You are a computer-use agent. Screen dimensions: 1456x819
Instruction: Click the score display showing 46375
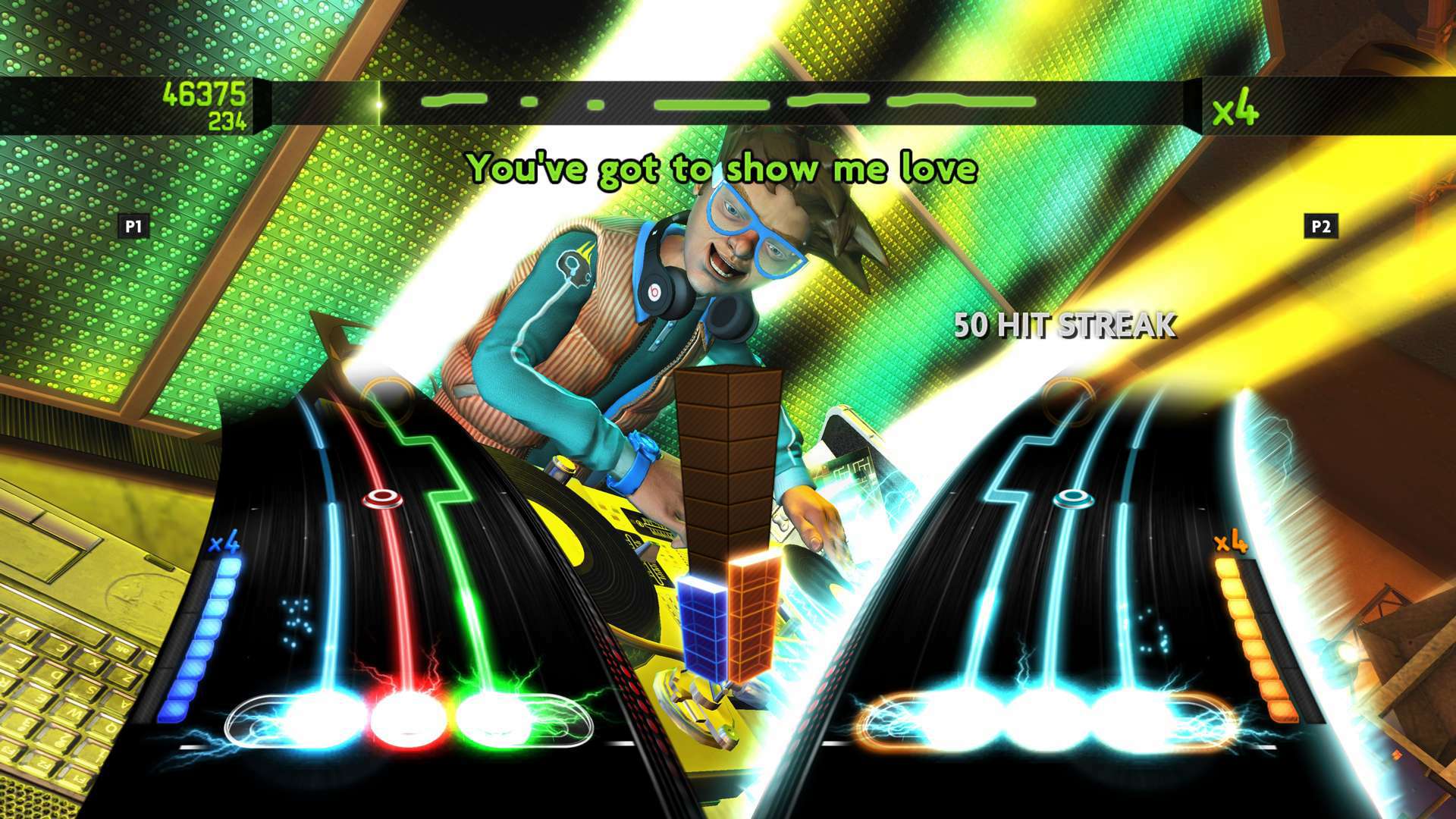(203, 96)
